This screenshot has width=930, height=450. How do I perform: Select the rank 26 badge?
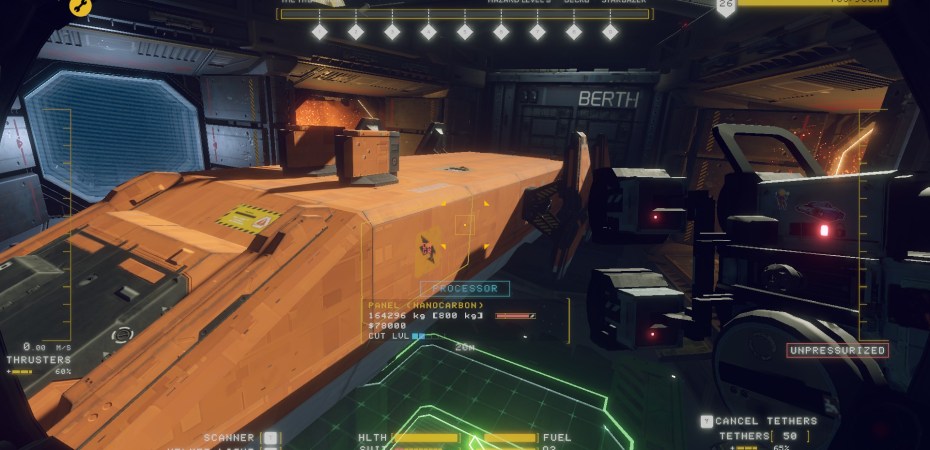coord(726,7)
